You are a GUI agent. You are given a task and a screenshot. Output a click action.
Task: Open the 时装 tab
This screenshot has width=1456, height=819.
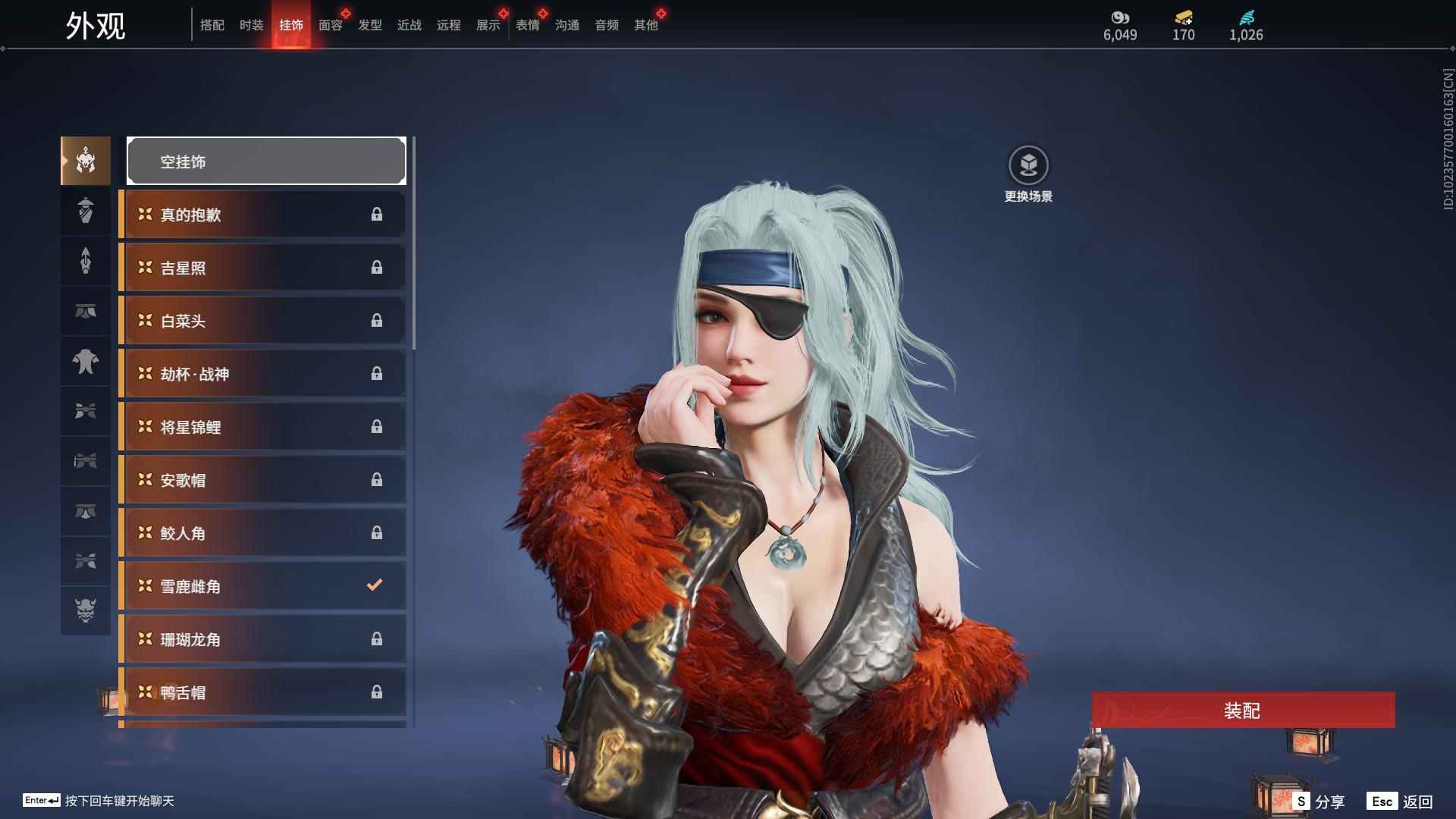pos(252,25)
